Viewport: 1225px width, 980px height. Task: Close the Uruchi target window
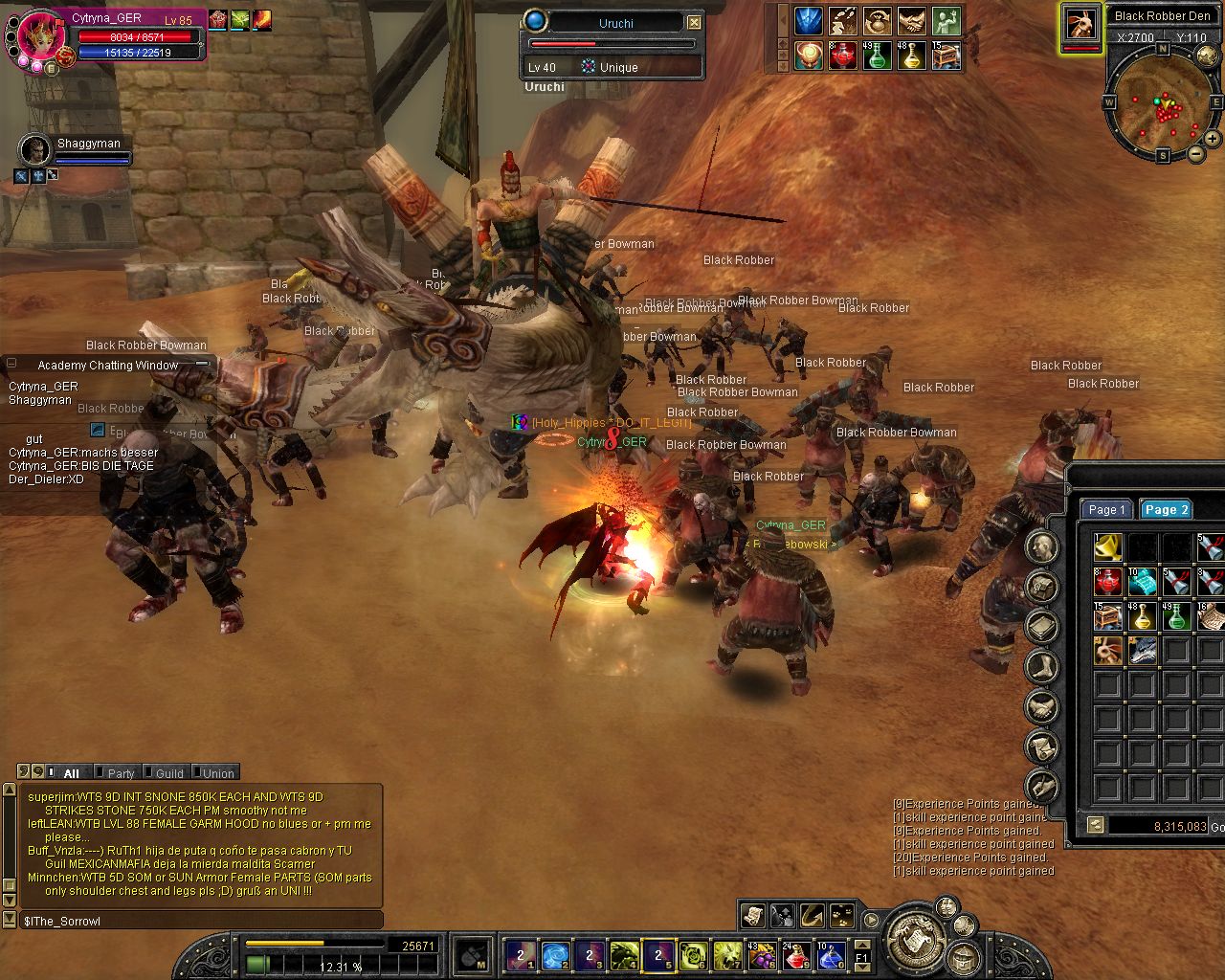click(x=695, y=22)
